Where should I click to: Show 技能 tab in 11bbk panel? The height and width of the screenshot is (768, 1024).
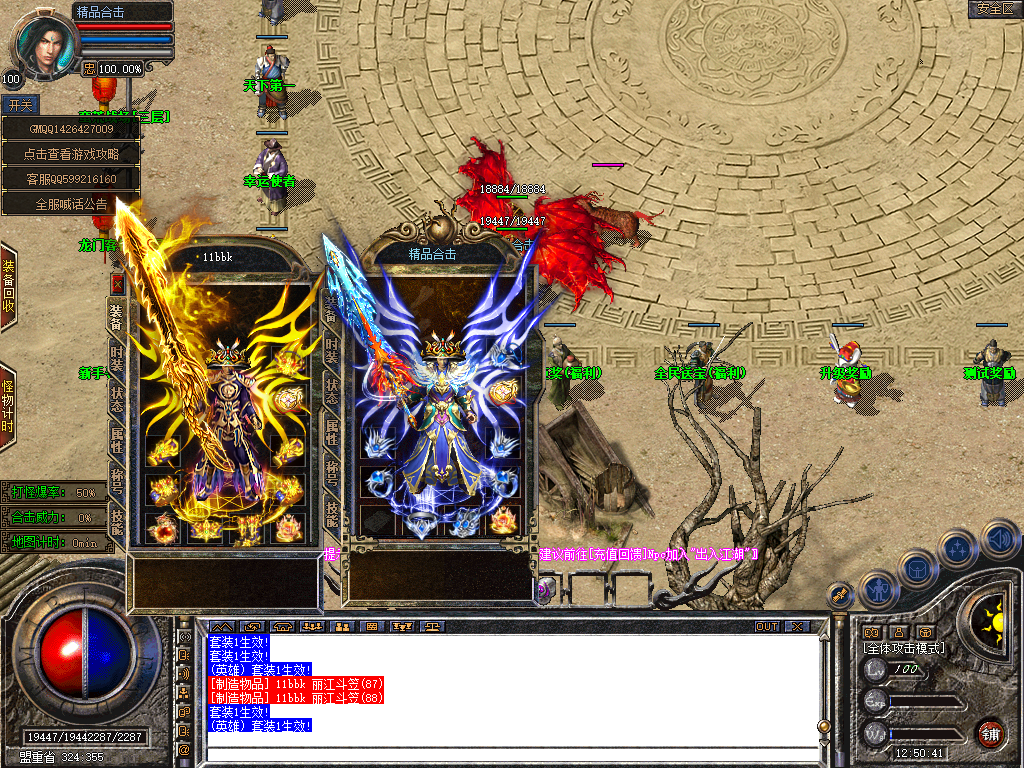click(x=117, y=521)
